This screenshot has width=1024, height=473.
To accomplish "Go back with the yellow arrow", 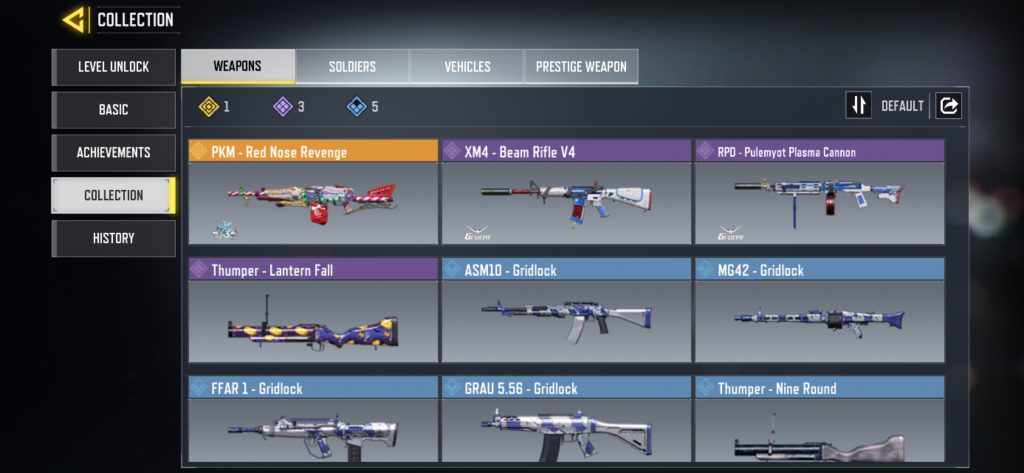I will [72, 19].
